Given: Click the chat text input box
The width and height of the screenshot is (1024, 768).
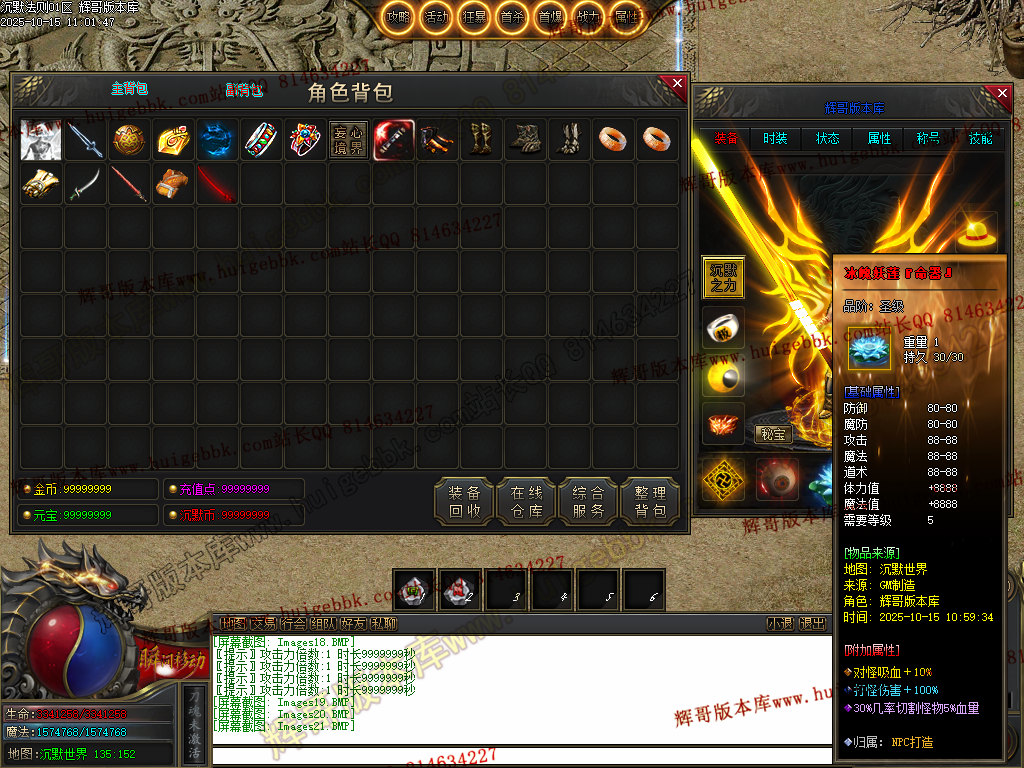Looking at the screenshot, I should coord(520,755).
